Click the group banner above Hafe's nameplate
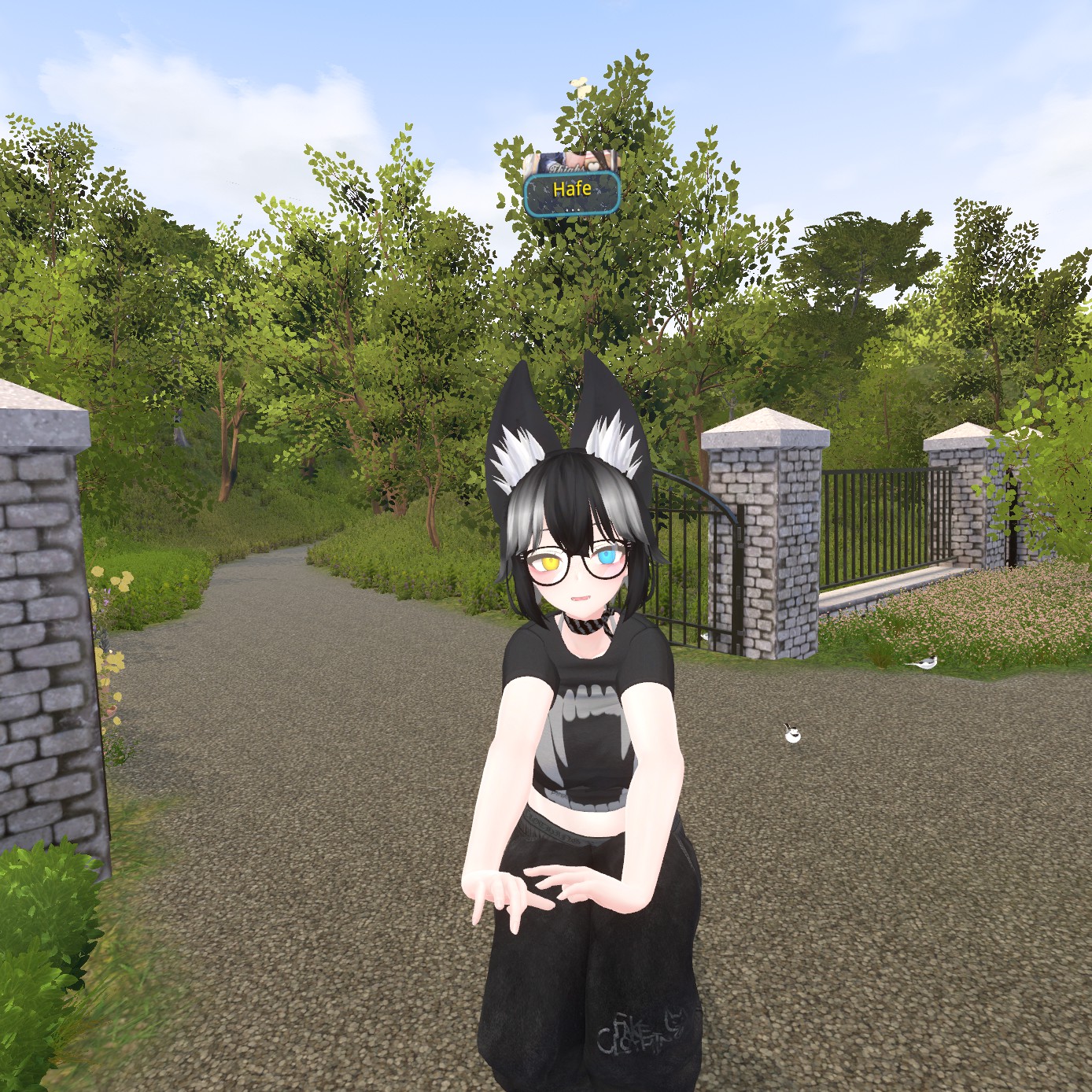The width and height of the screenshot is (1092, 1092). 571,163
